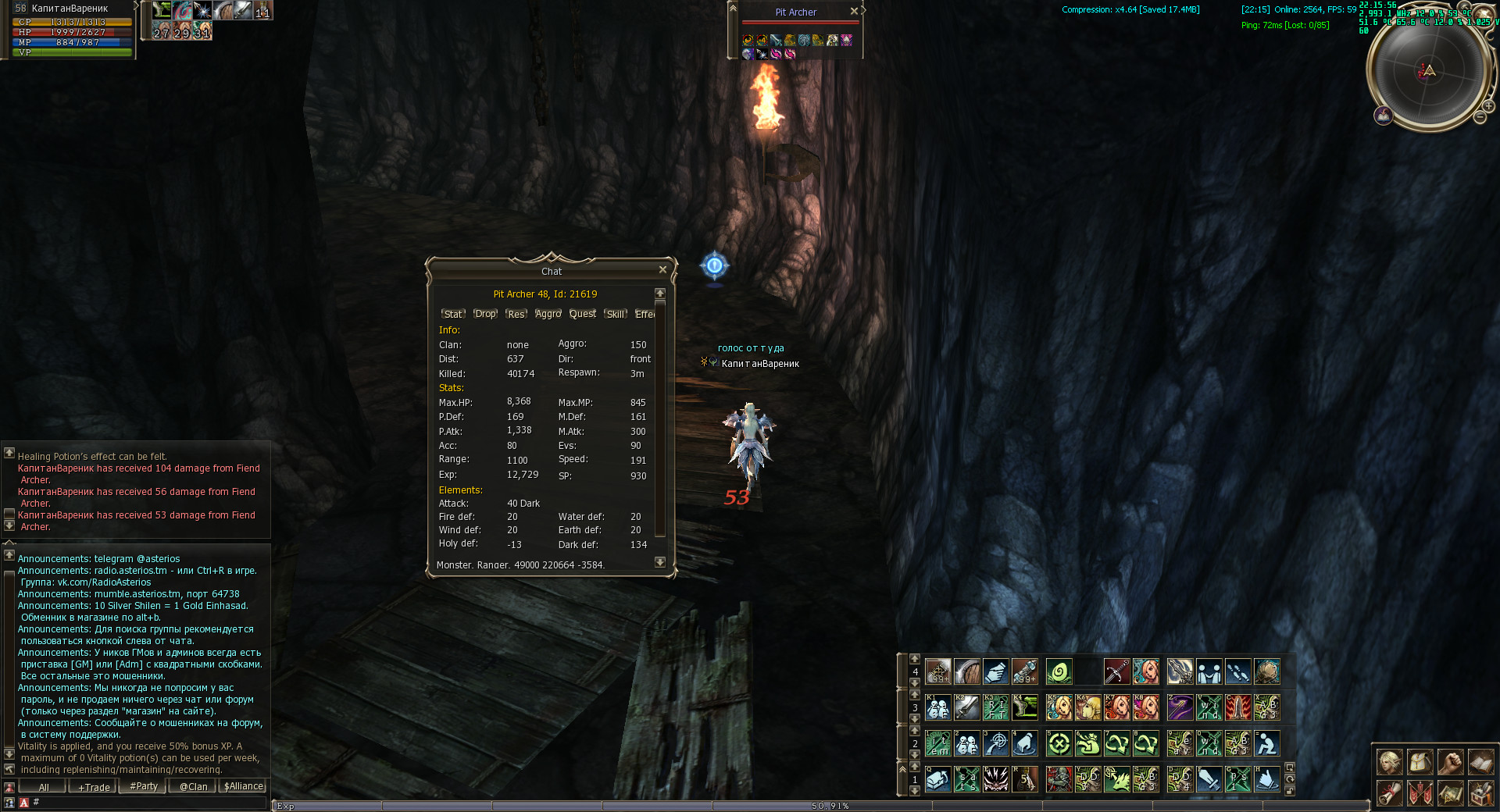
Task: Open the clan banners menu icon
Action: 1420,793
